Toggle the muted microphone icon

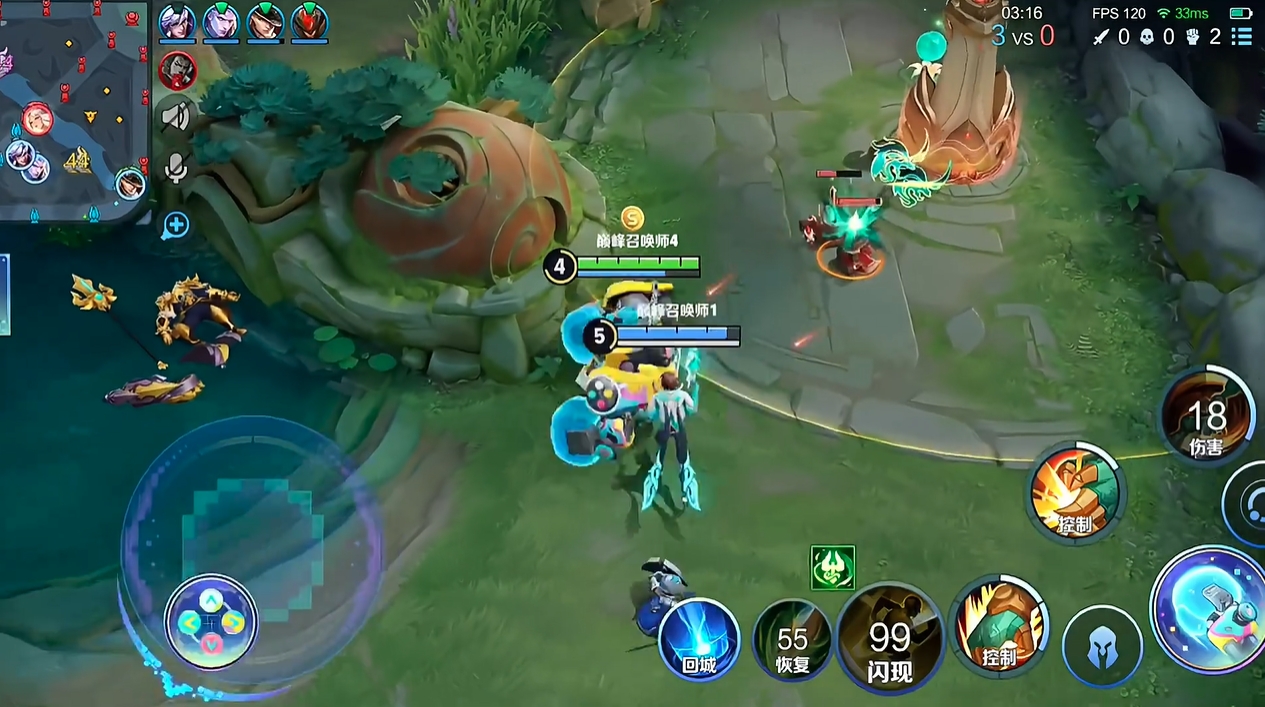176,168
